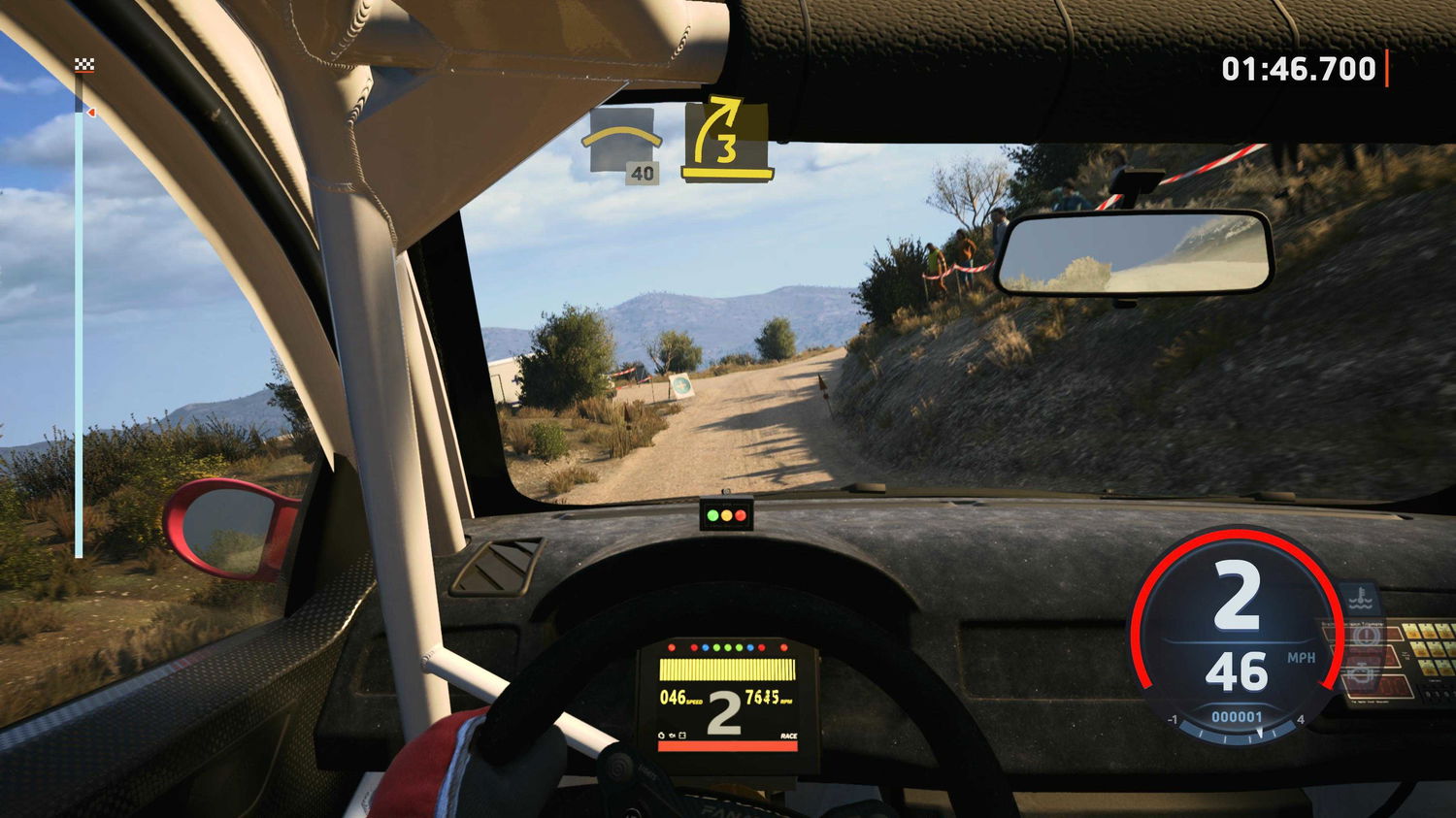The width and height of the screenshot is (1456, 818).
Task: Click the engine warning icon below the brake icon
Action: [1362, 673]
